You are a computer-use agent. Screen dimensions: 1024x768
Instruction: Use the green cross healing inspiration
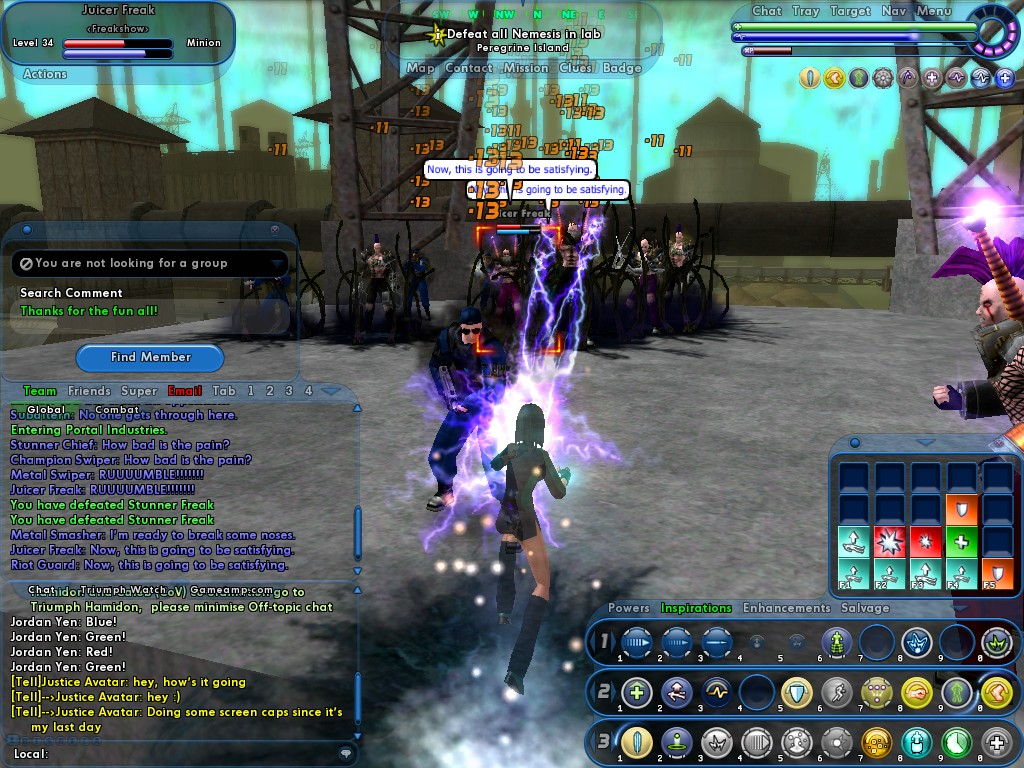coord(959,543)
